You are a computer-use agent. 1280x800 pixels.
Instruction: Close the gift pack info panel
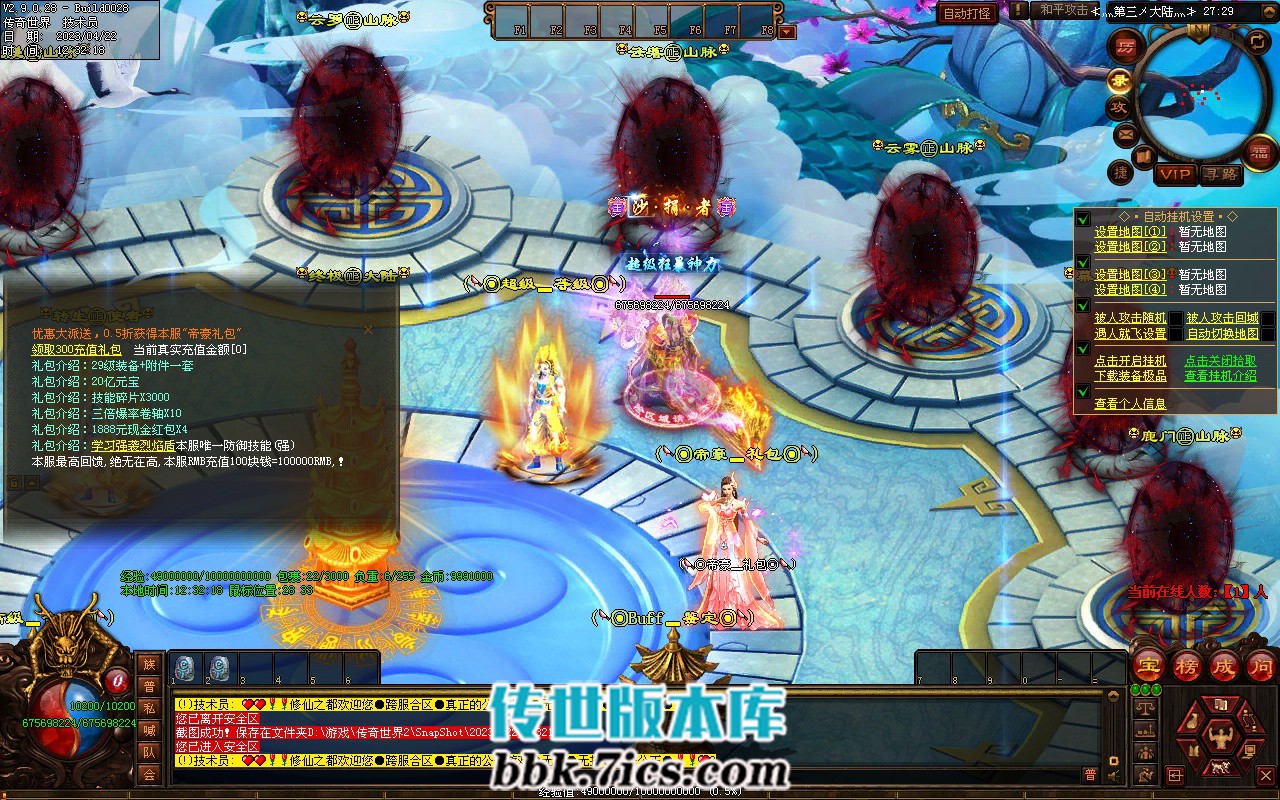coord(367,329)
